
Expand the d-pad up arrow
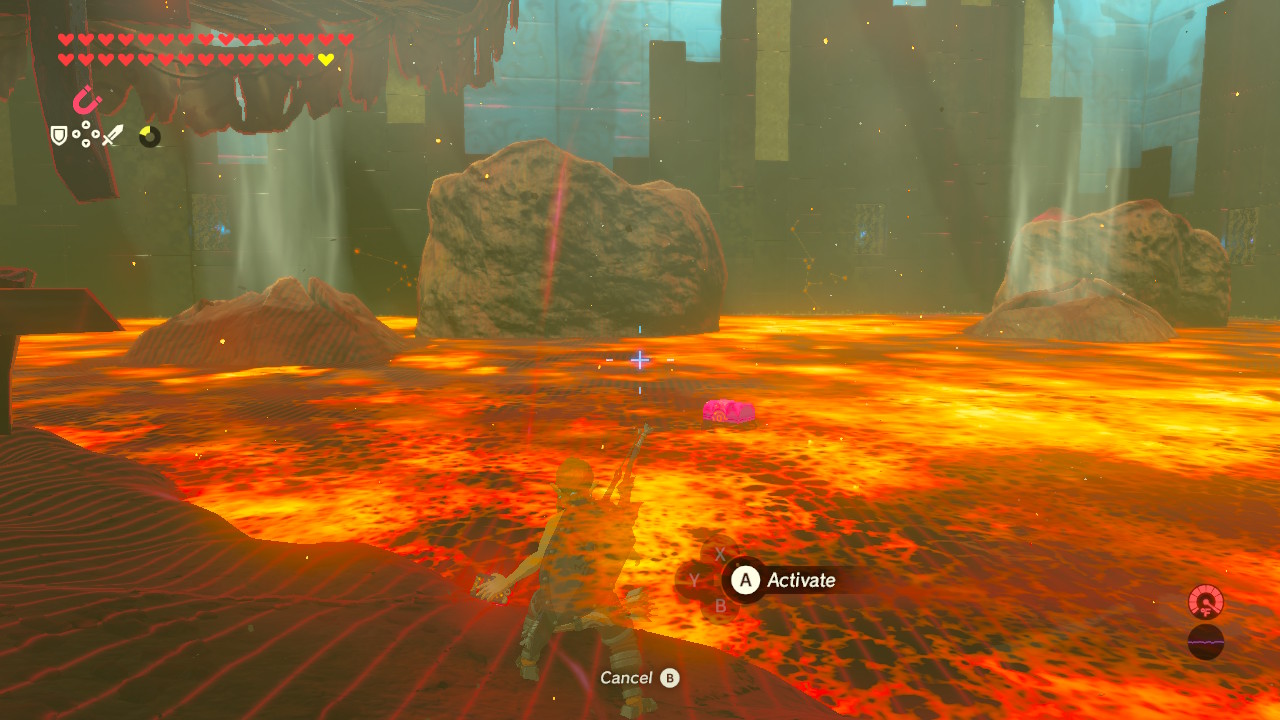pyautogui.click(x=84, y=122)
